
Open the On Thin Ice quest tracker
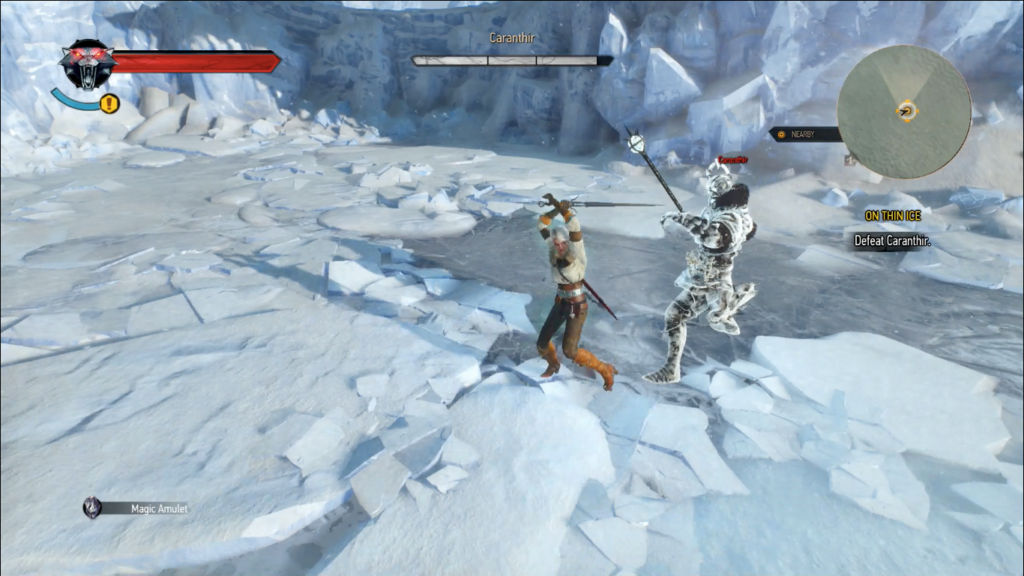[x=892, y=215]
